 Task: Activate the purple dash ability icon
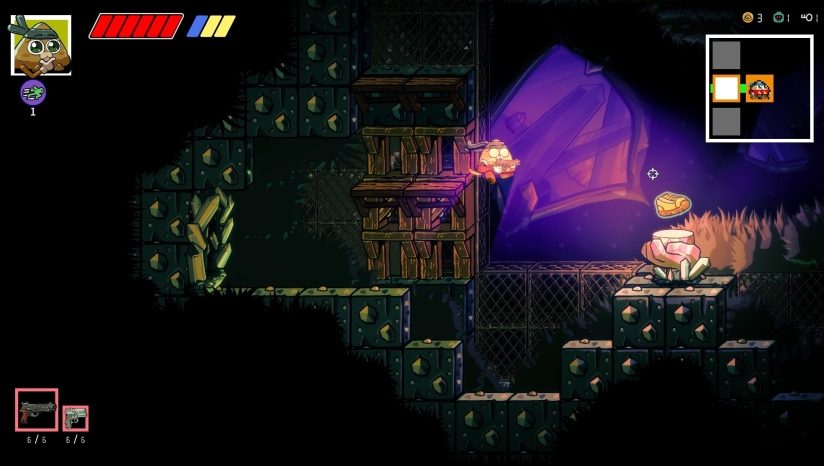33,93
